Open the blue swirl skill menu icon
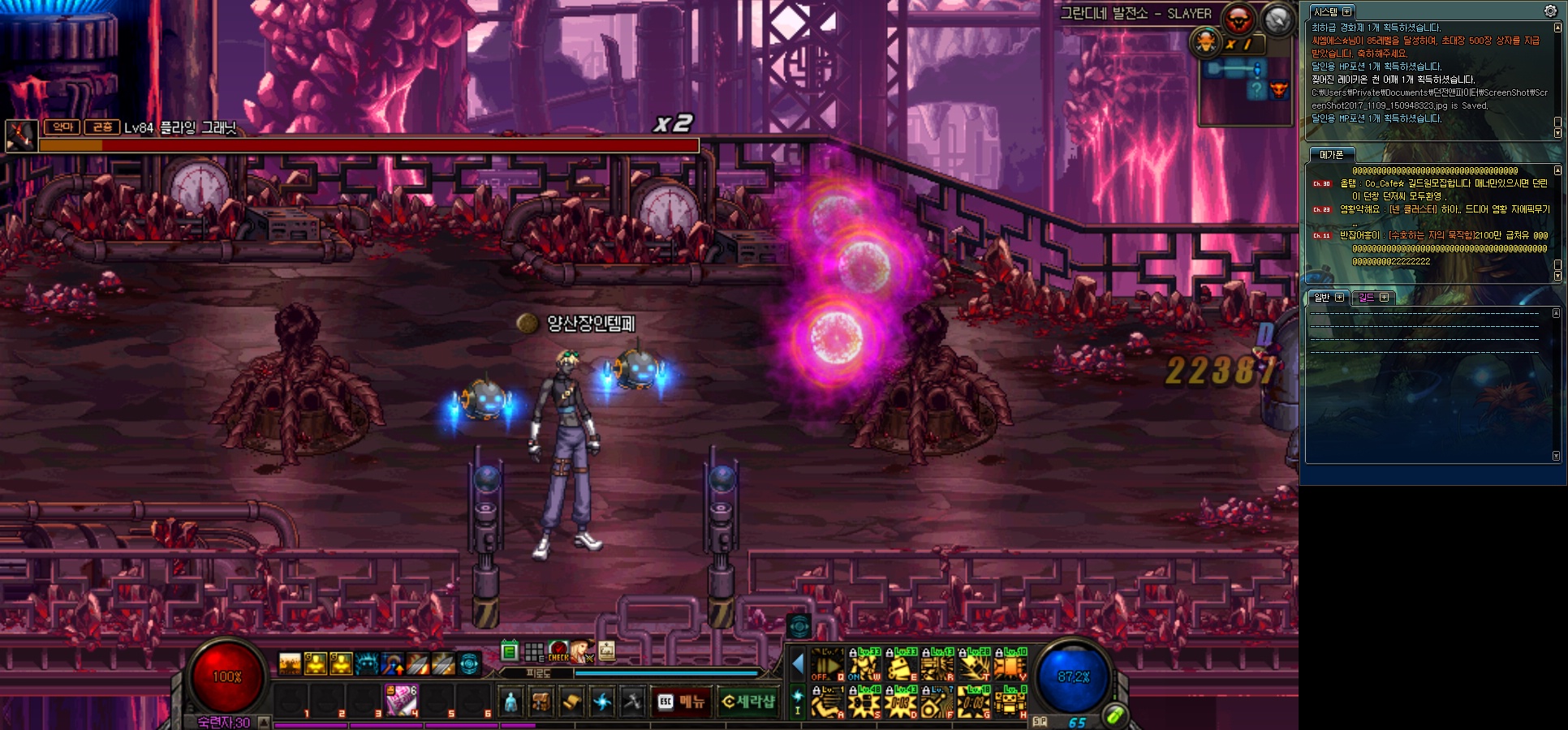The height and width of the screenshot is (730, 1568). coord(602,702)
